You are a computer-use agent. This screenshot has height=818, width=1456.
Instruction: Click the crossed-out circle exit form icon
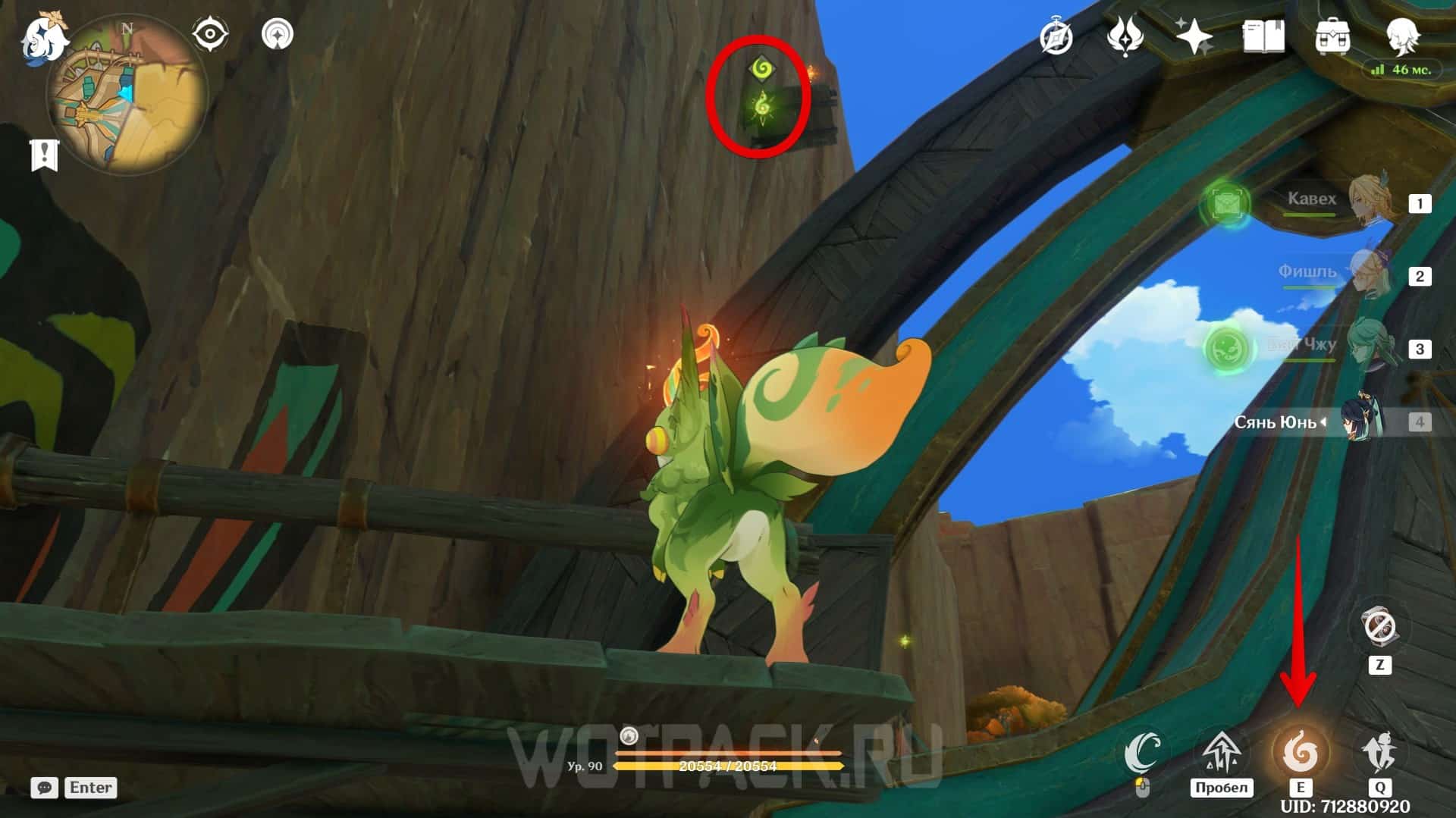click(x=1379, y=628)
